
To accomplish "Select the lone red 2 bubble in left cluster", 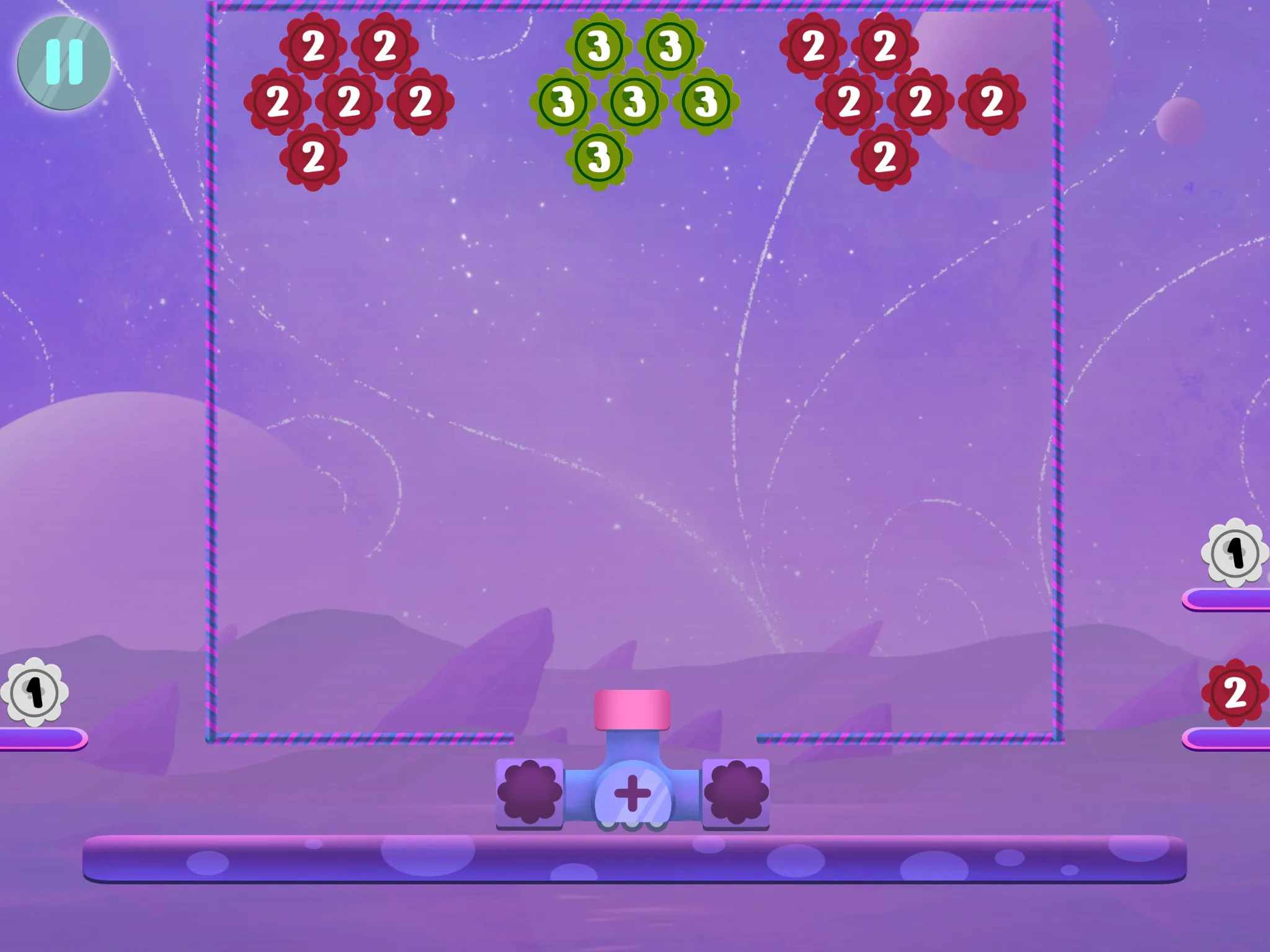I will pos(315,158).
